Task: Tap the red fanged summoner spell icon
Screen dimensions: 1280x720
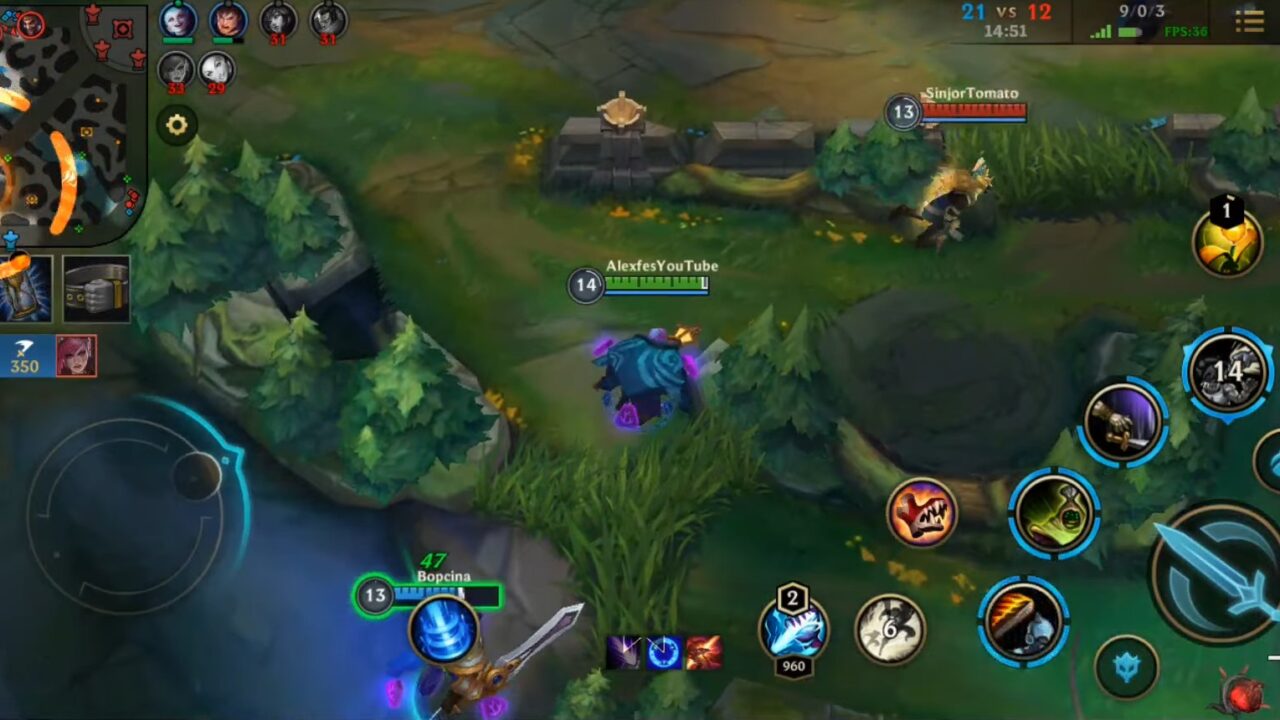Action: click(x=925, y=513)
